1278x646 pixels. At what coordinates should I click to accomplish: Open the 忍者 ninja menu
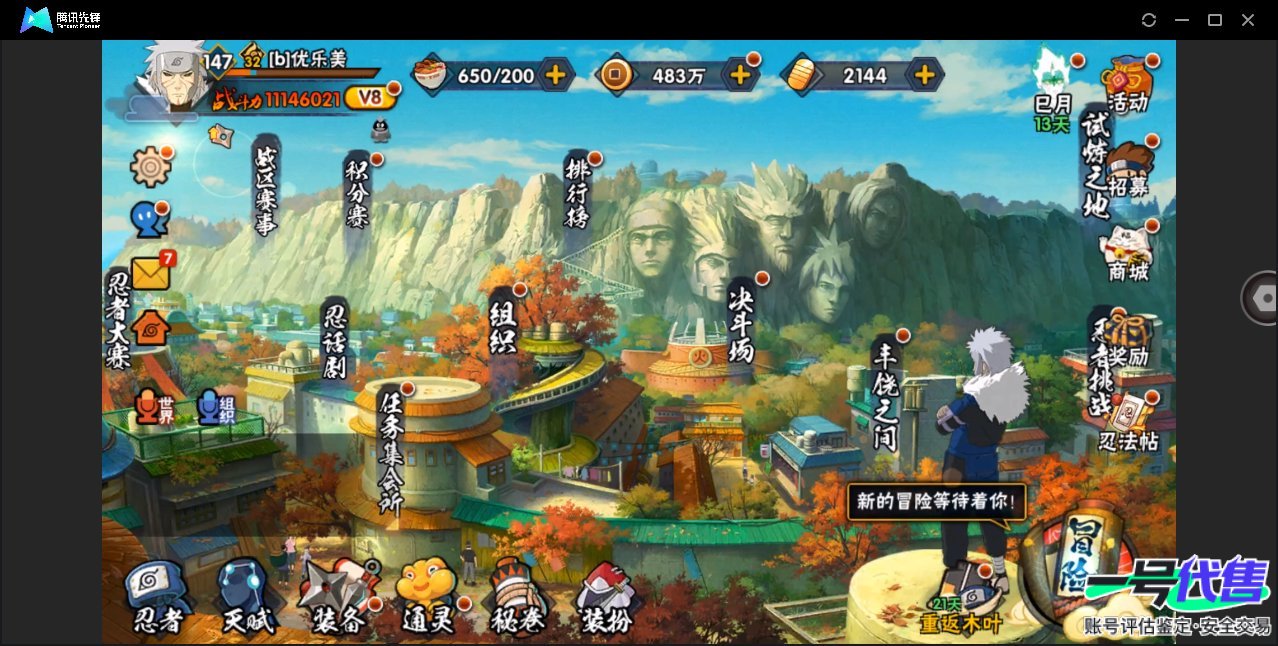click(157, 597)
